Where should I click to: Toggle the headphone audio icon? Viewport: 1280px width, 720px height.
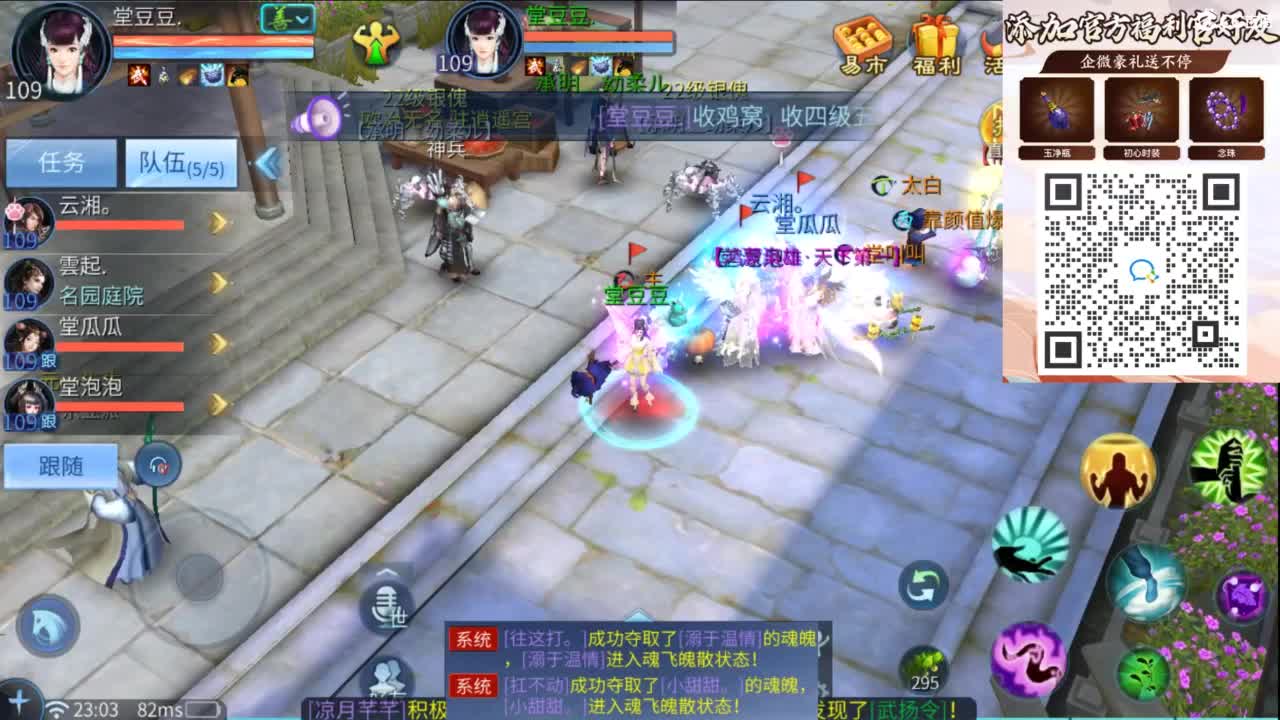155,463
